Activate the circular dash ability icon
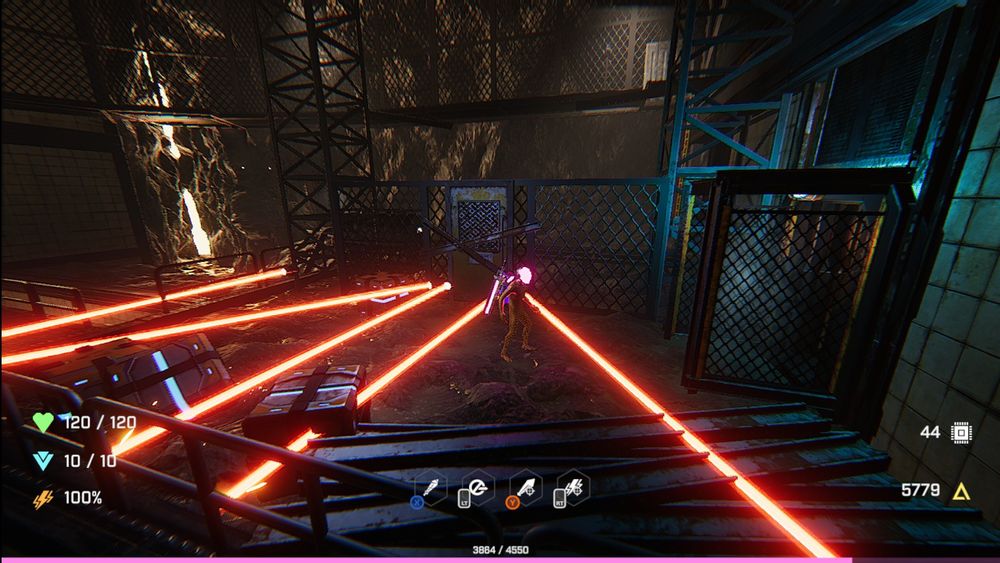 click(x=478, y=487)
